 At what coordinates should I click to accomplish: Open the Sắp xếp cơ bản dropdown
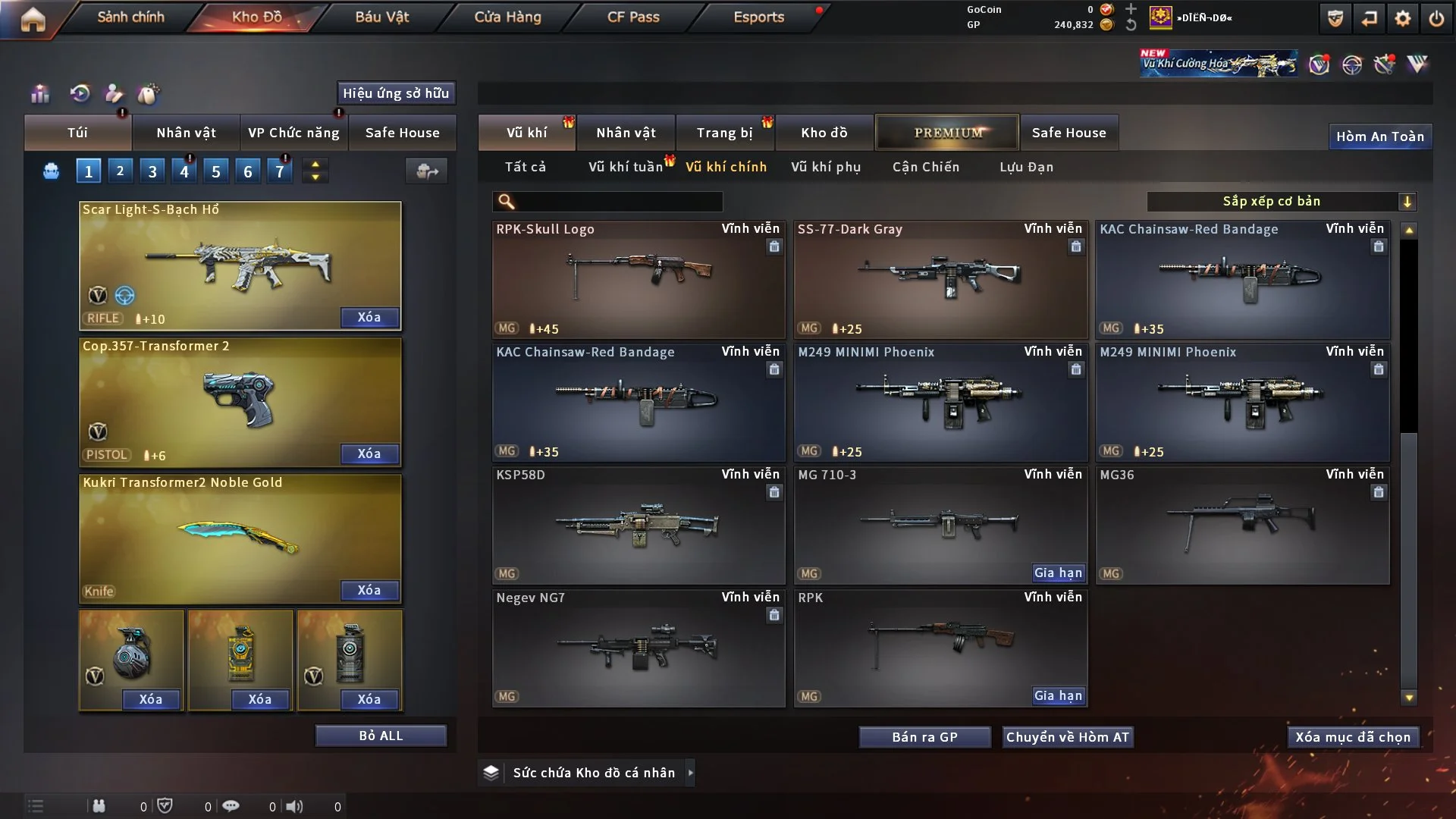click(x=1281, y=201)
